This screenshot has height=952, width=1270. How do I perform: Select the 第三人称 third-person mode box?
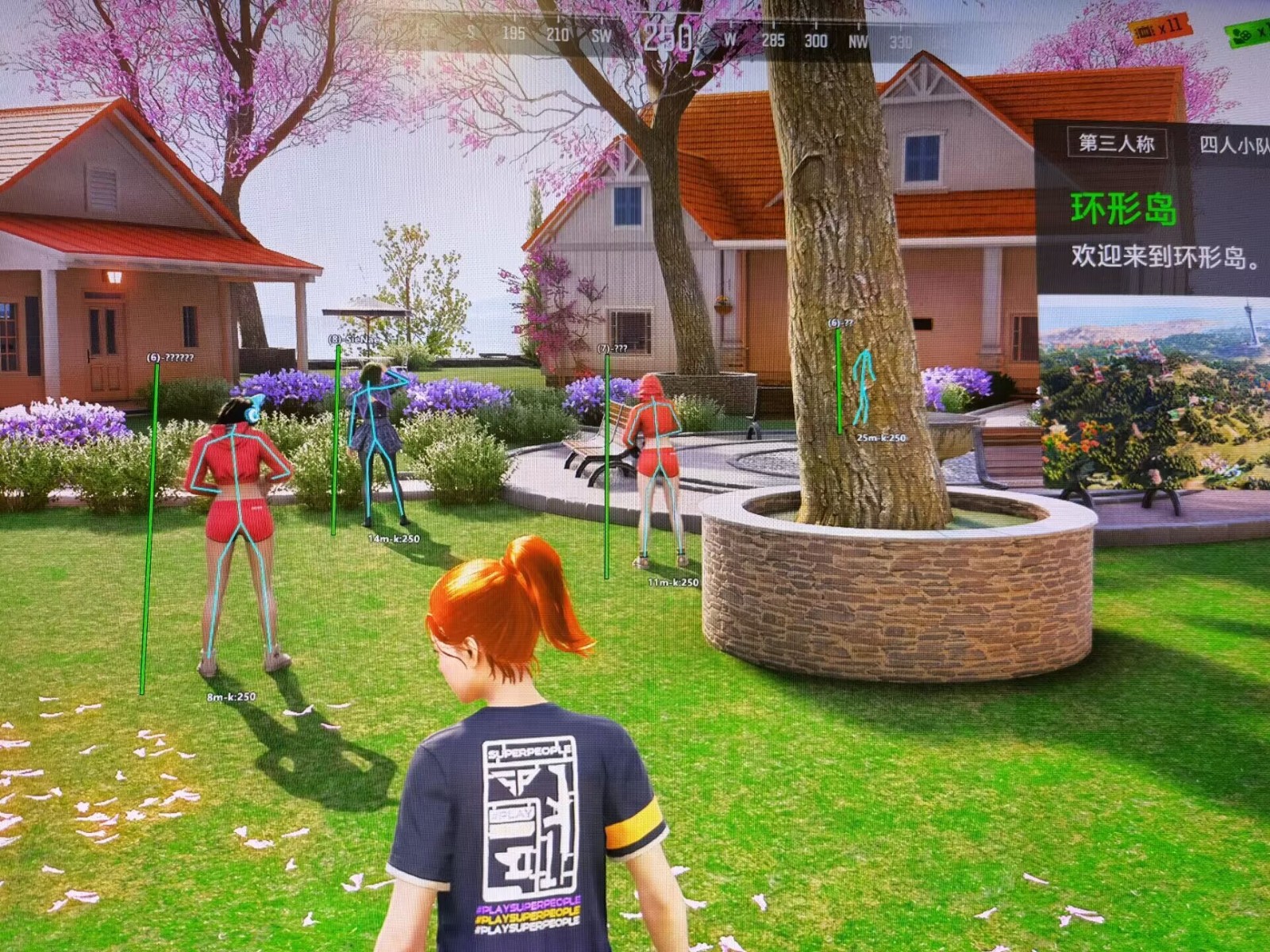tap(1115, 144)
